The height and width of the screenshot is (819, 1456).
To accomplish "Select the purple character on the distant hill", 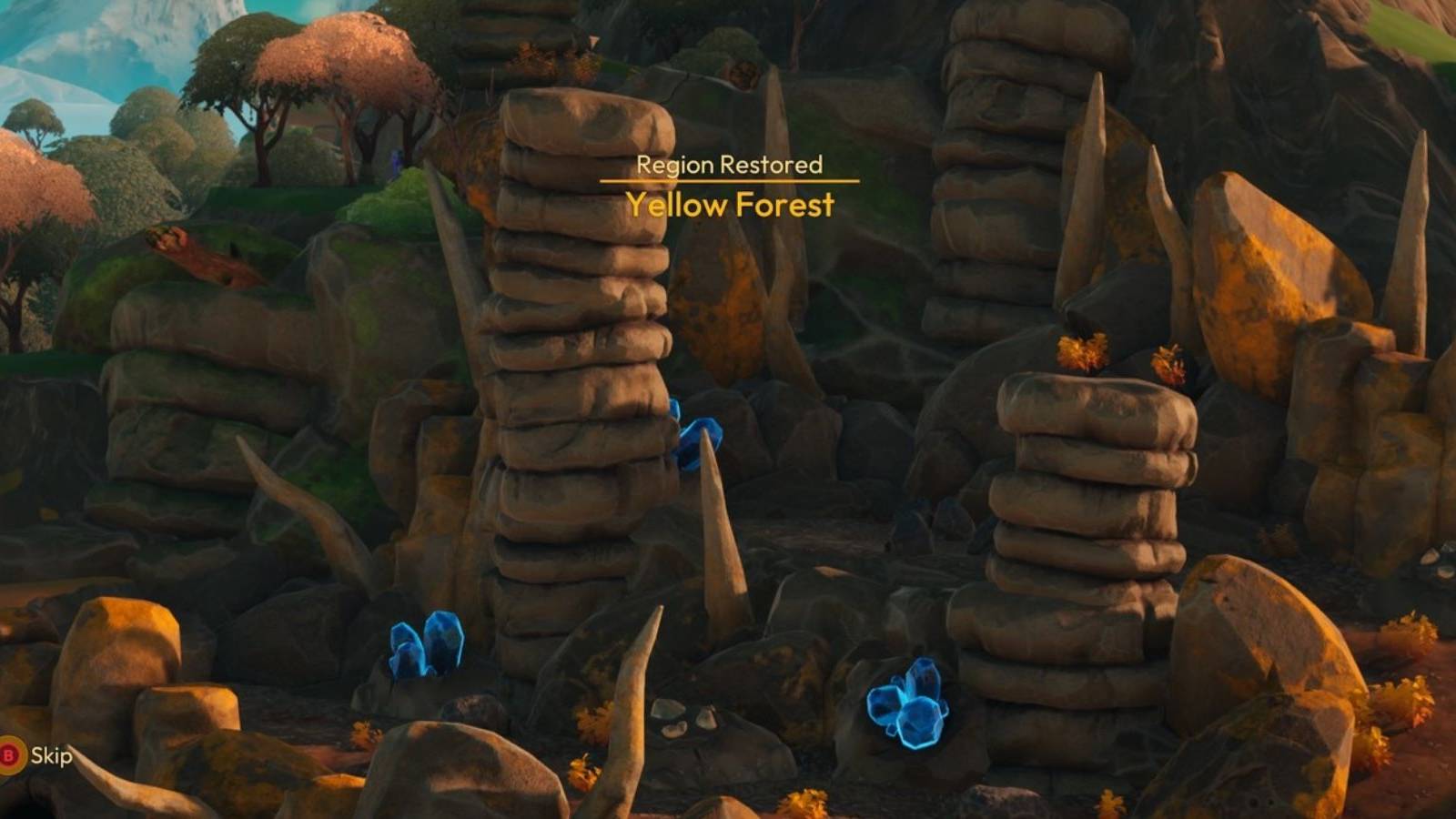I will 395,162.
